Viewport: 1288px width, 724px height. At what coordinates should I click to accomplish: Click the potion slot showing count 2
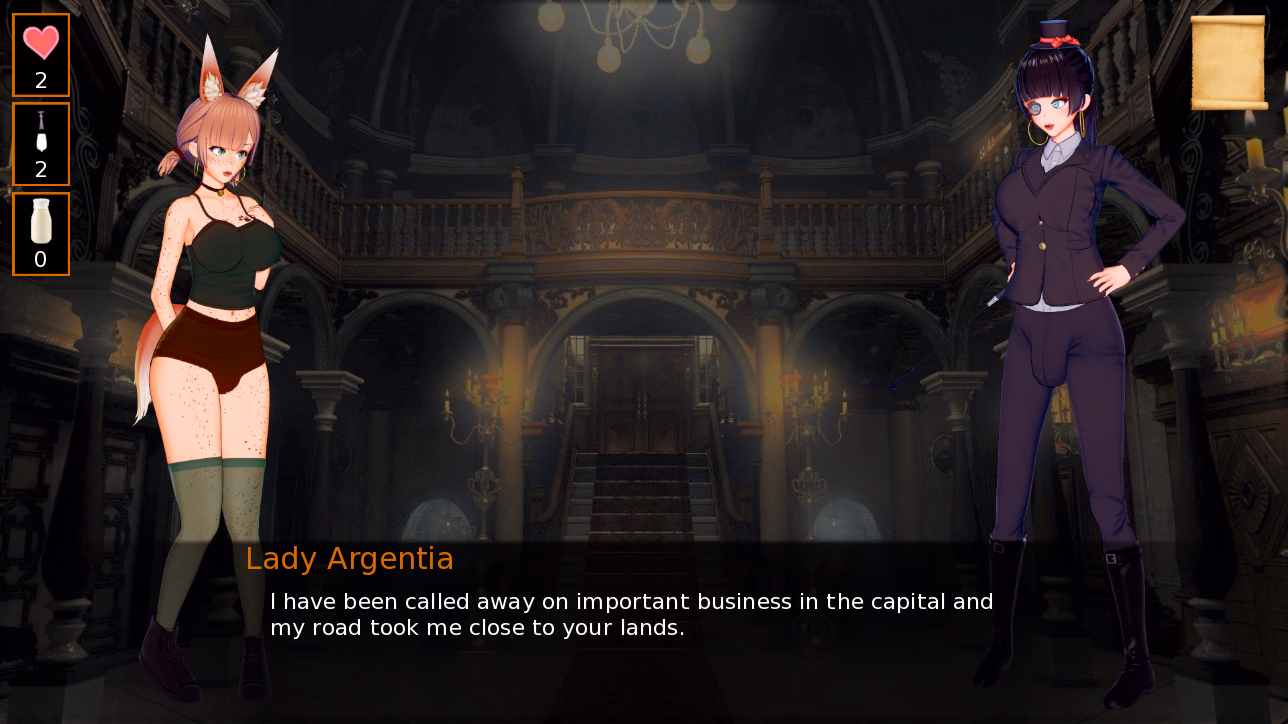click(40, 143)
